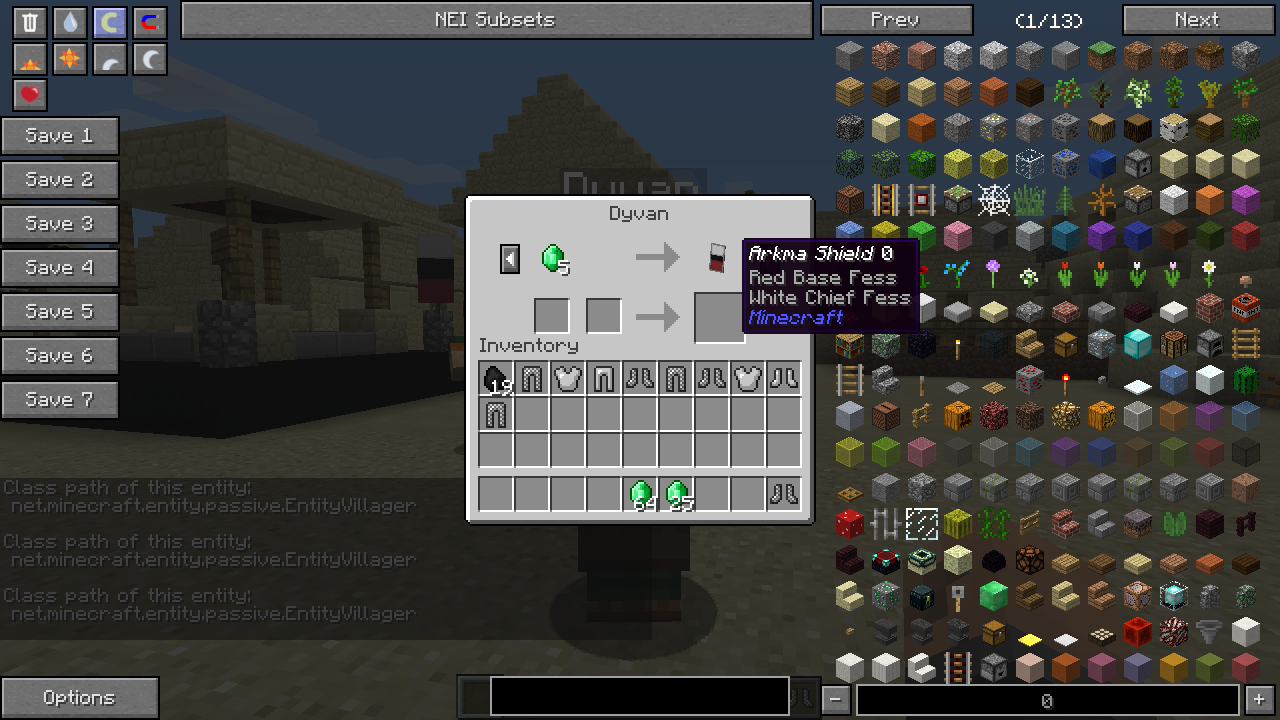Load the Save 1 inventory slot
Image resolution: width=1280 pixels, height=720 pixels.
click(x=60, y=136)
